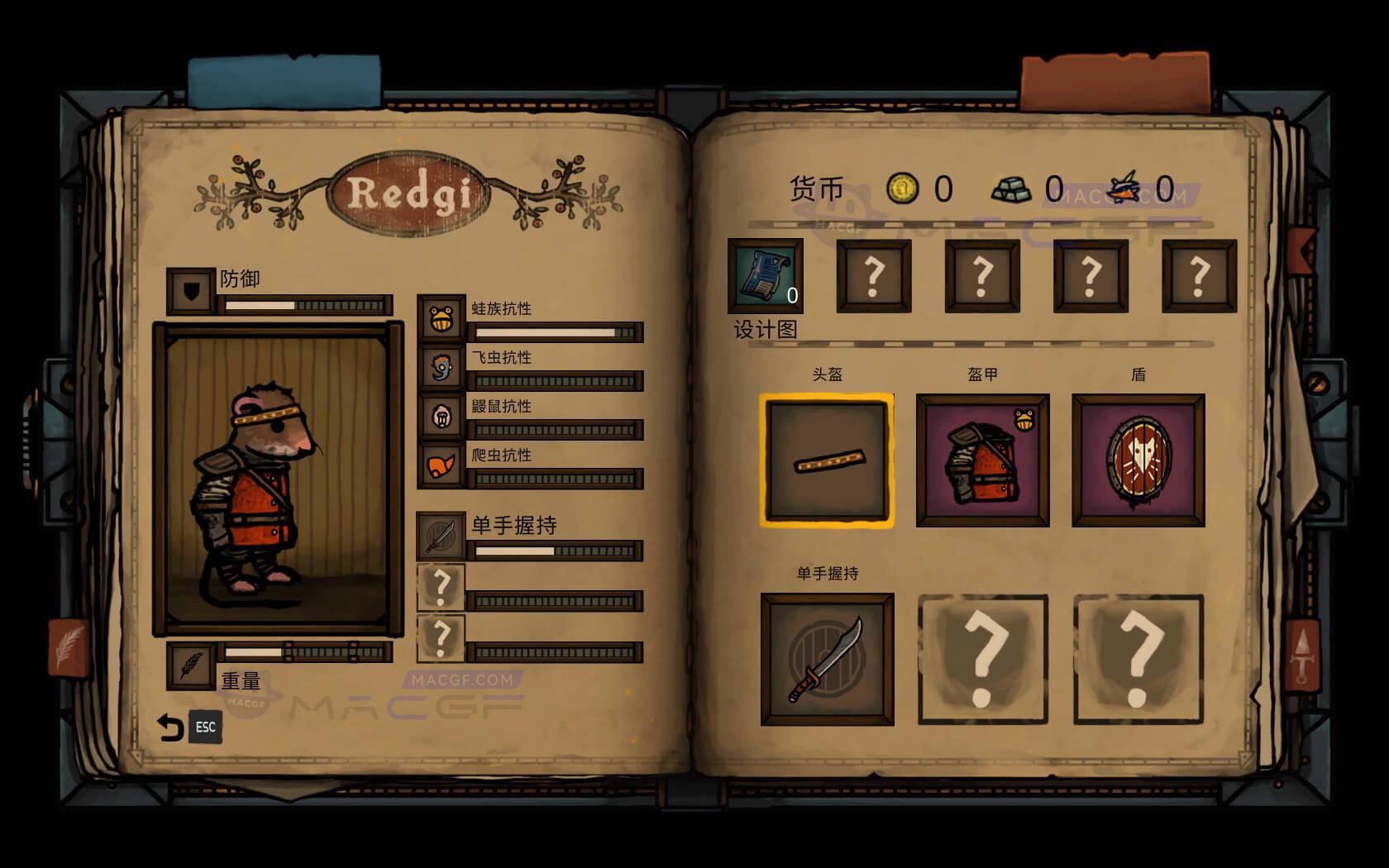Select the metal ingot currency icon
The width and height of the screenshot is (1389, 868).
click(x=1014, y=188)
